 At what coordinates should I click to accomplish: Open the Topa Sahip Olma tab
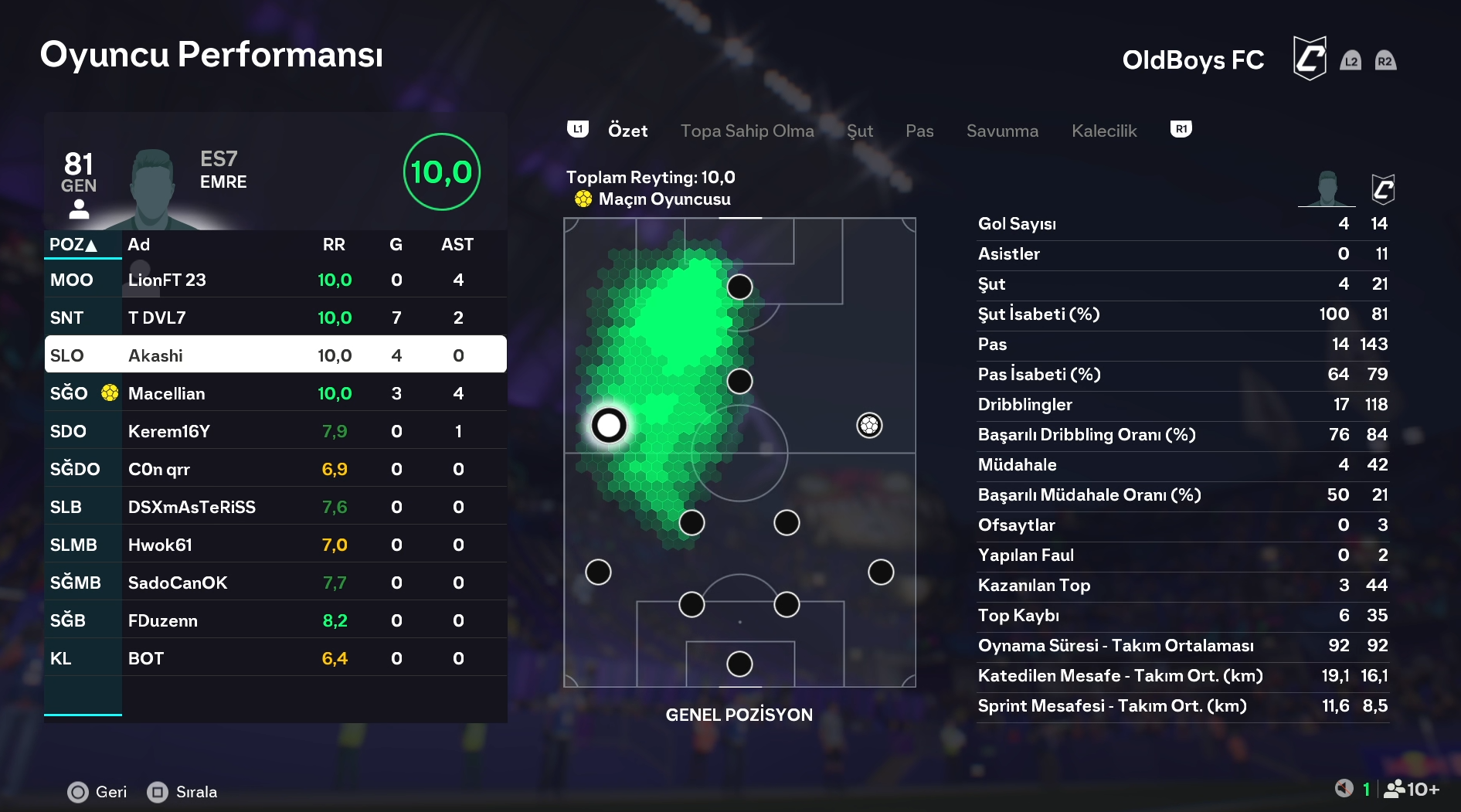746,131
